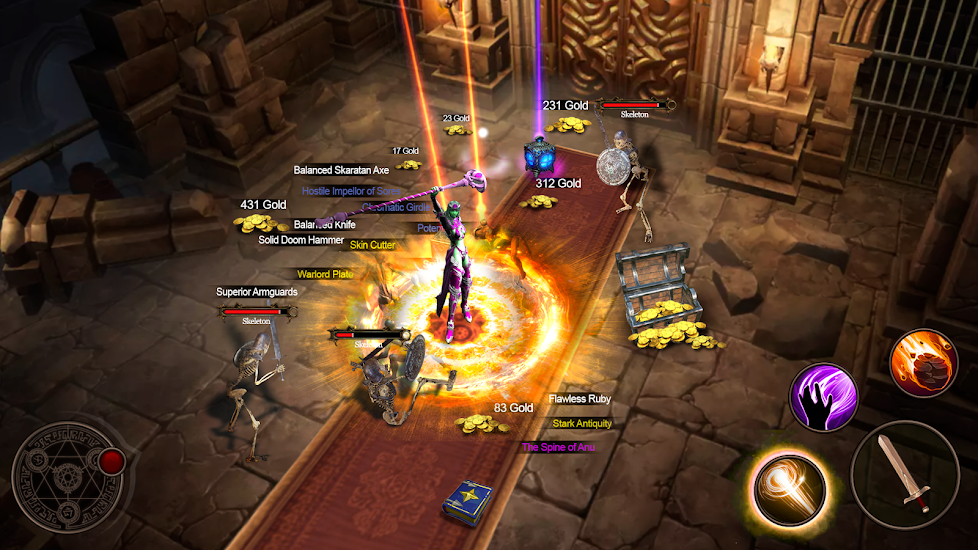Collect the 431 Gold label
This screenshot has width=978, height=550.
(263, 205)
